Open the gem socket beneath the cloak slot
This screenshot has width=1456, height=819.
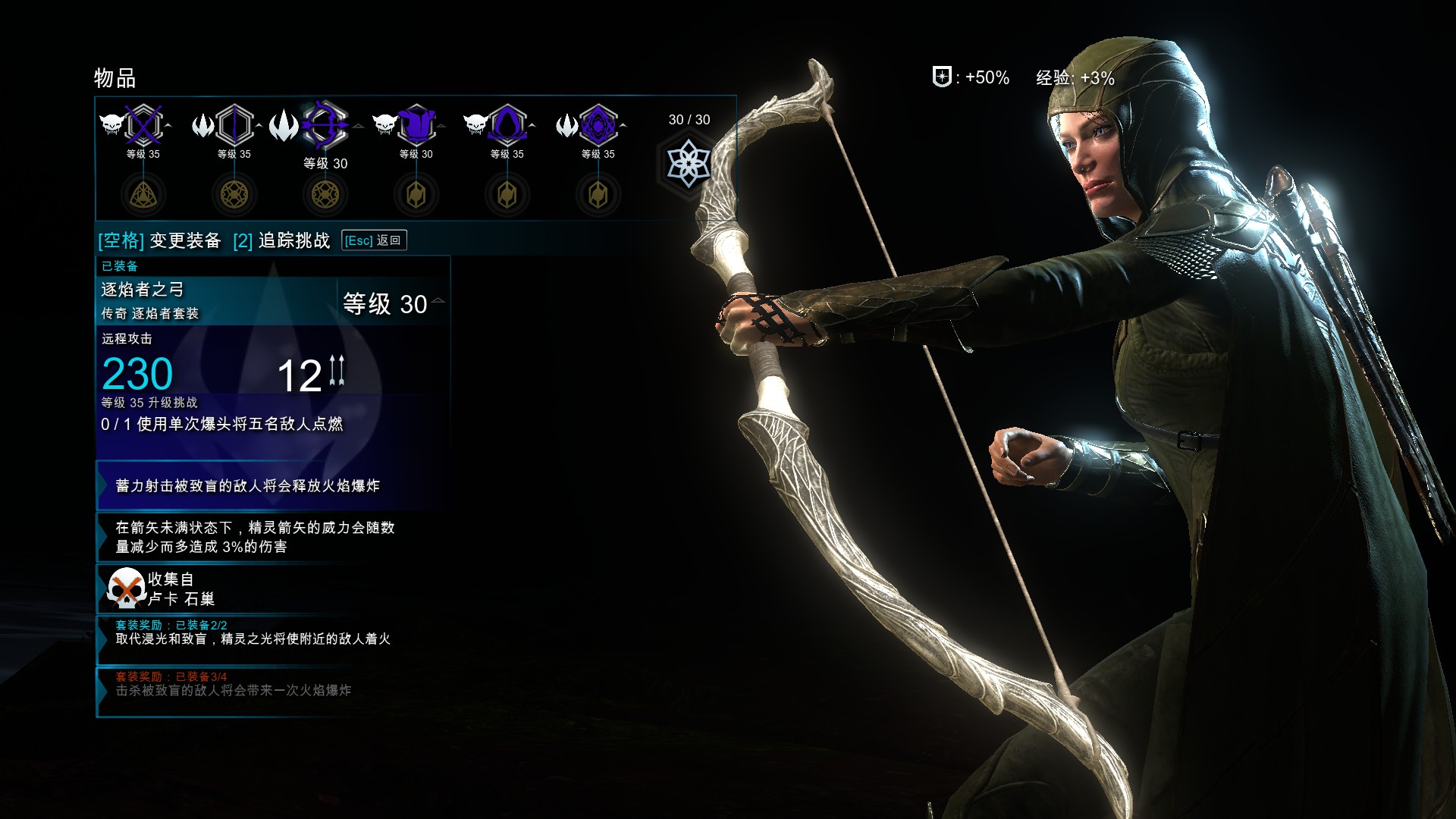pos(507,195)
